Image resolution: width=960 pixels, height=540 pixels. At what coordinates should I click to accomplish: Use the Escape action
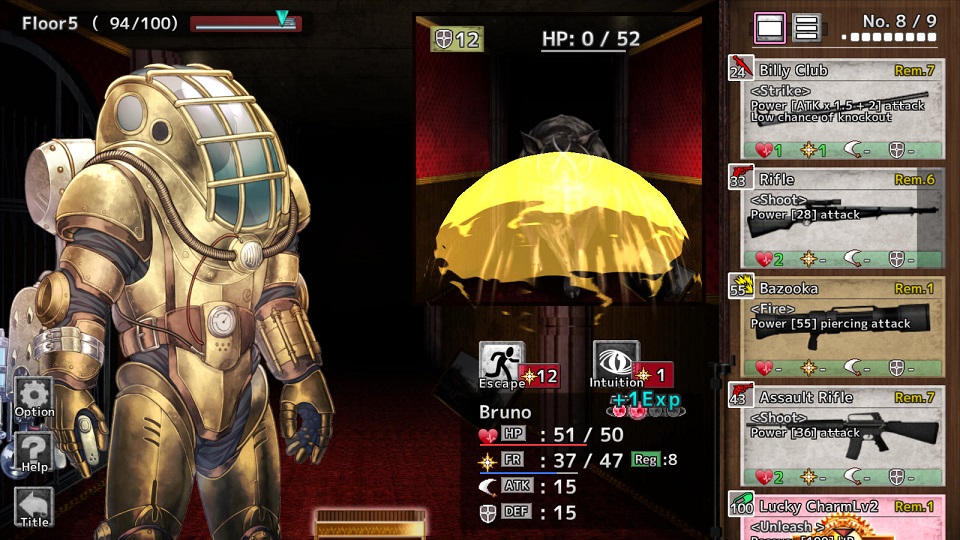[502, 365]
